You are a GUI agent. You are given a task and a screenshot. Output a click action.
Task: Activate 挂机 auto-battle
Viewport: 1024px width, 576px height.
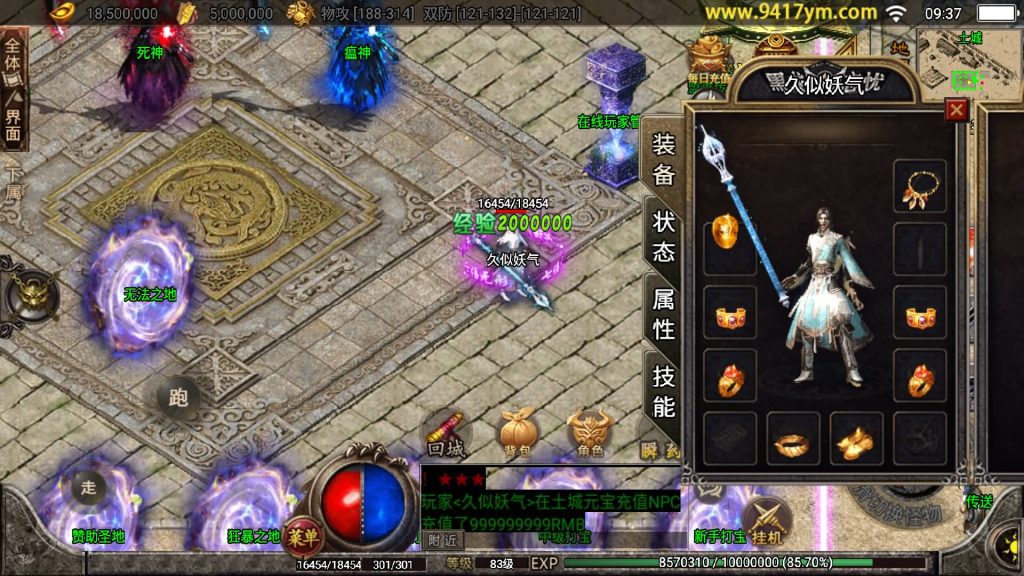point(767,521)
